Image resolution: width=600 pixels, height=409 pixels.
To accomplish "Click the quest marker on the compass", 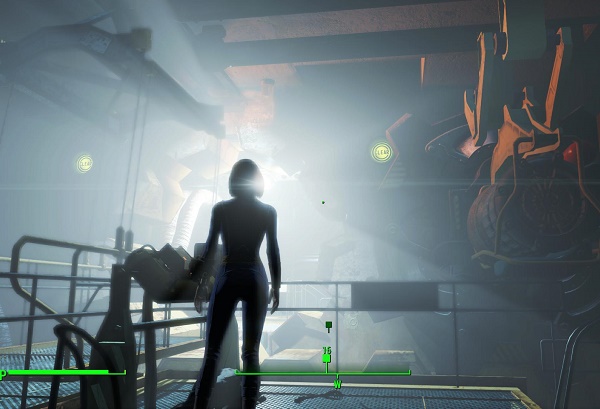I will coord(327,356).
